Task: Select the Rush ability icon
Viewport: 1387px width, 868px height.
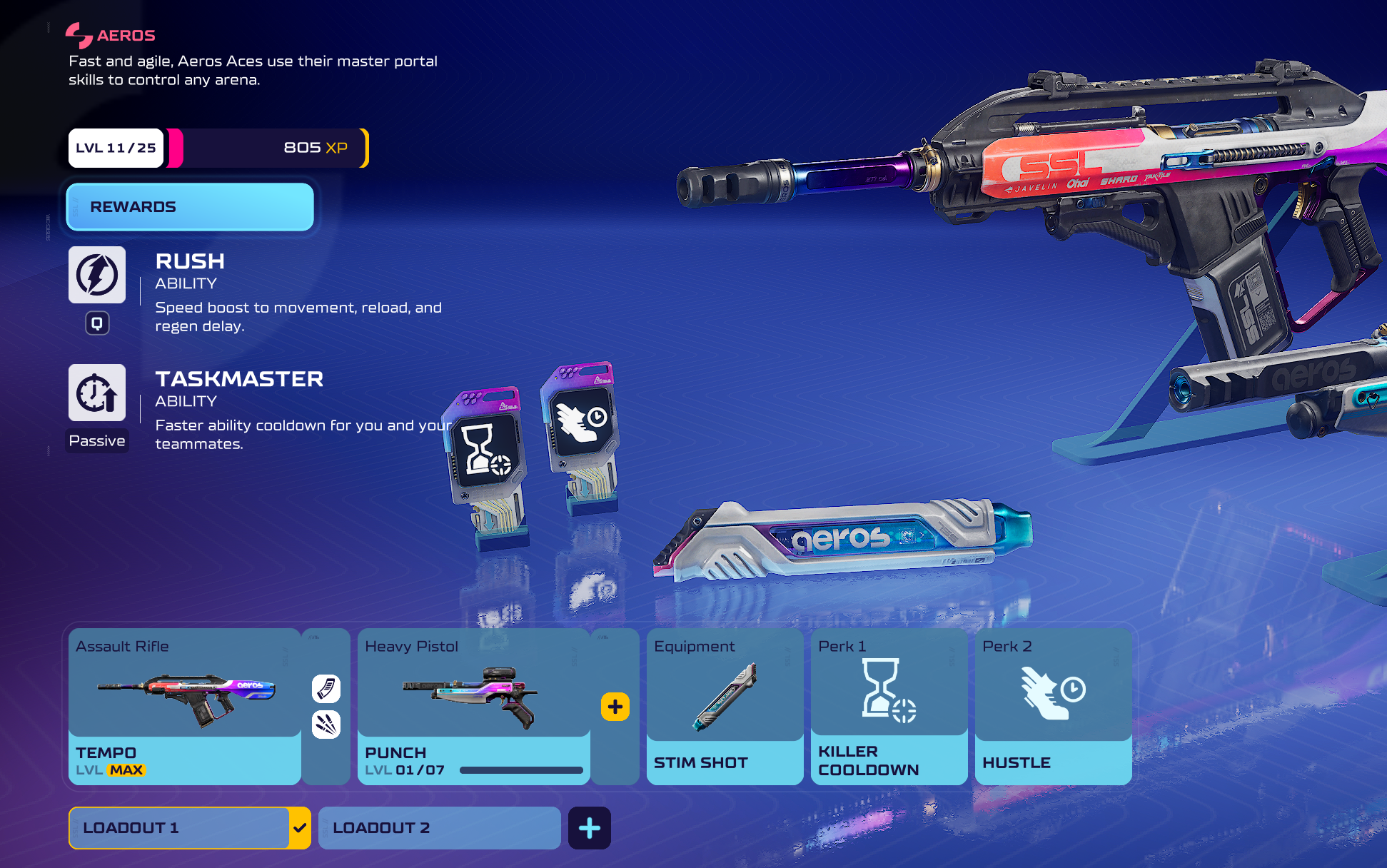Action: (x=97, y=275)
